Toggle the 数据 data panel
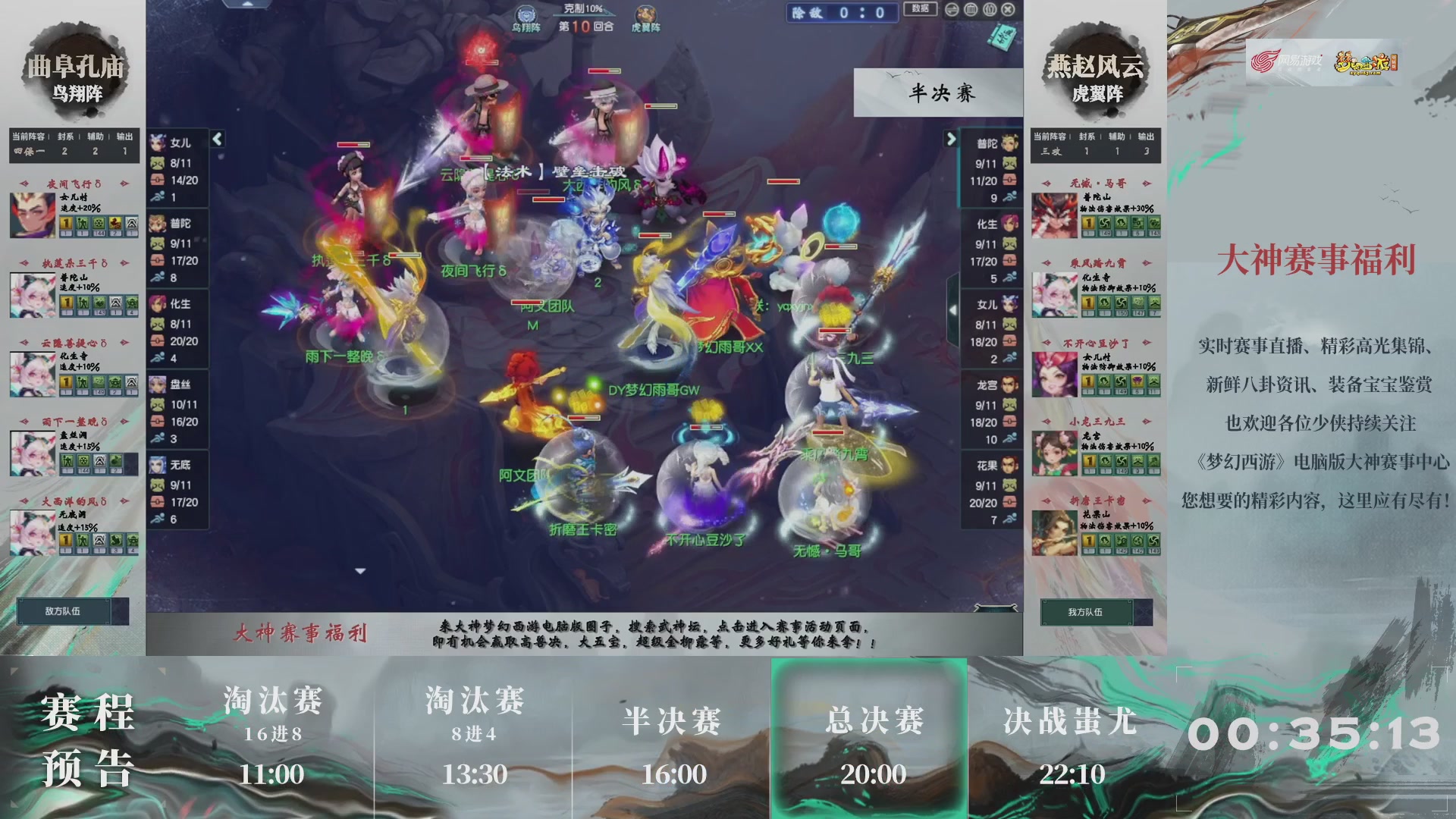 coord(920,10)
